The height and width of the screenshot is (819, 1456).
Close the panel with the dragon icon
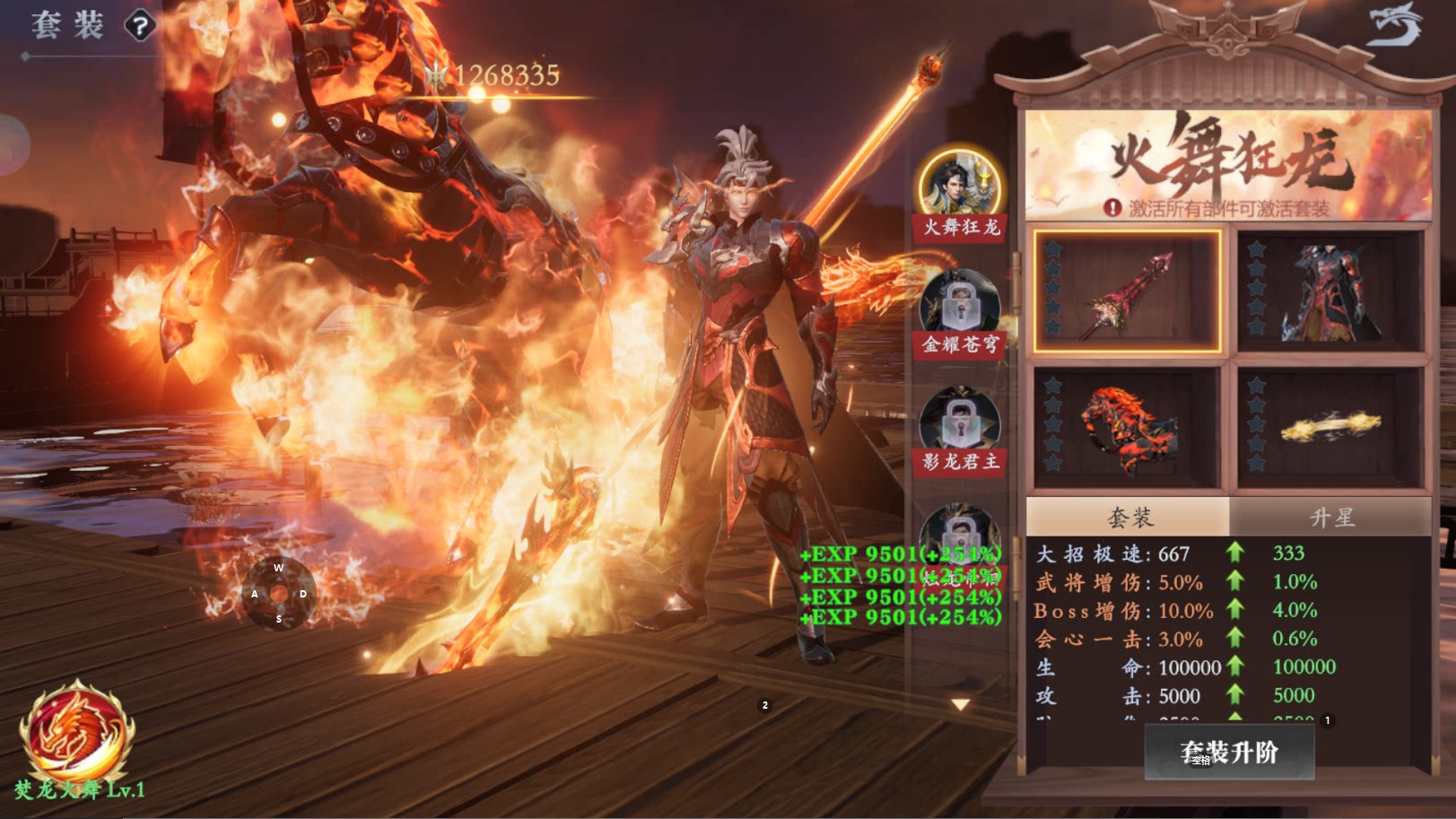[1394, 25]
